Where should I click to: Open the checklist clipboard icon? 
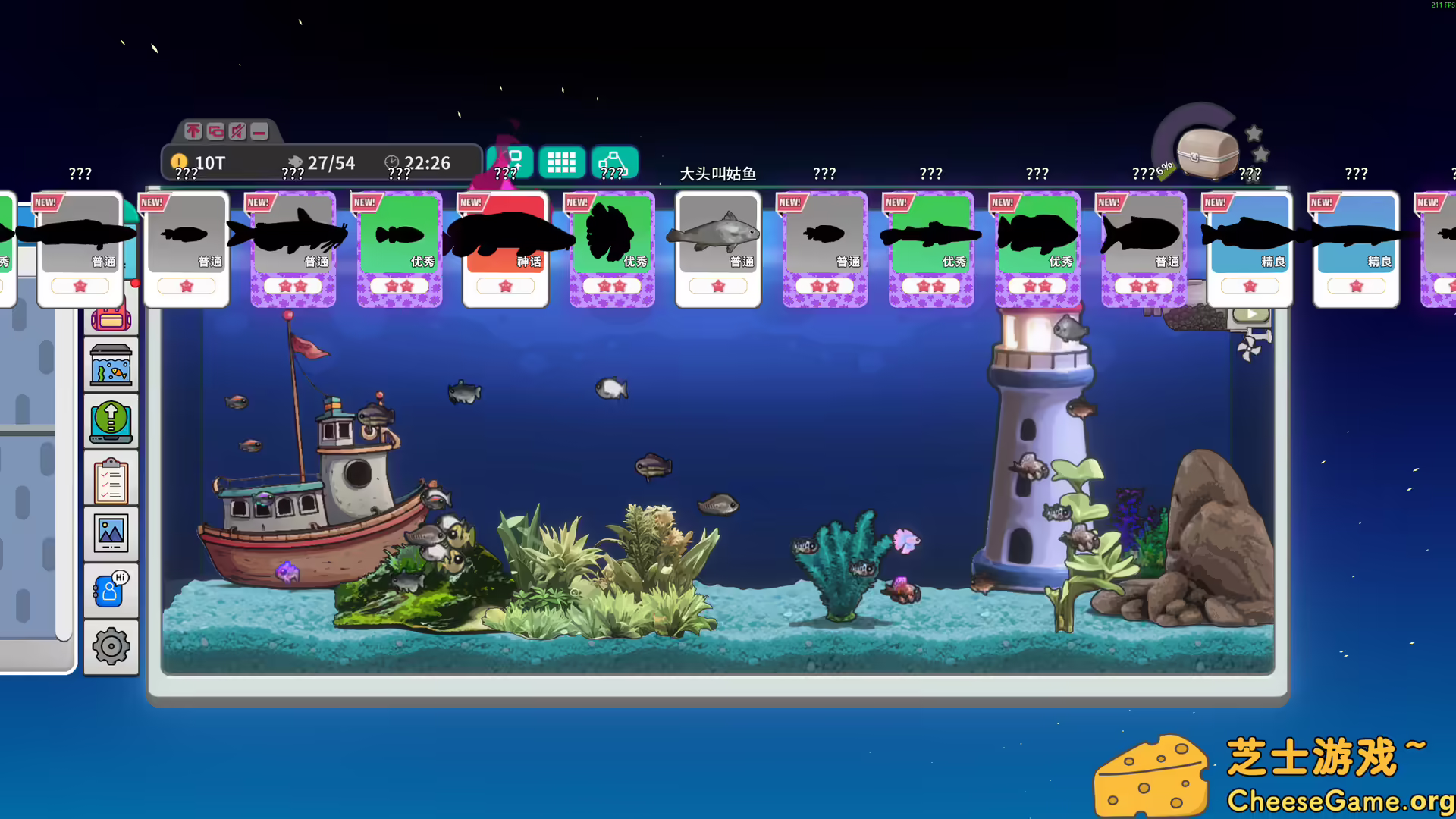[x=111, y=479]
